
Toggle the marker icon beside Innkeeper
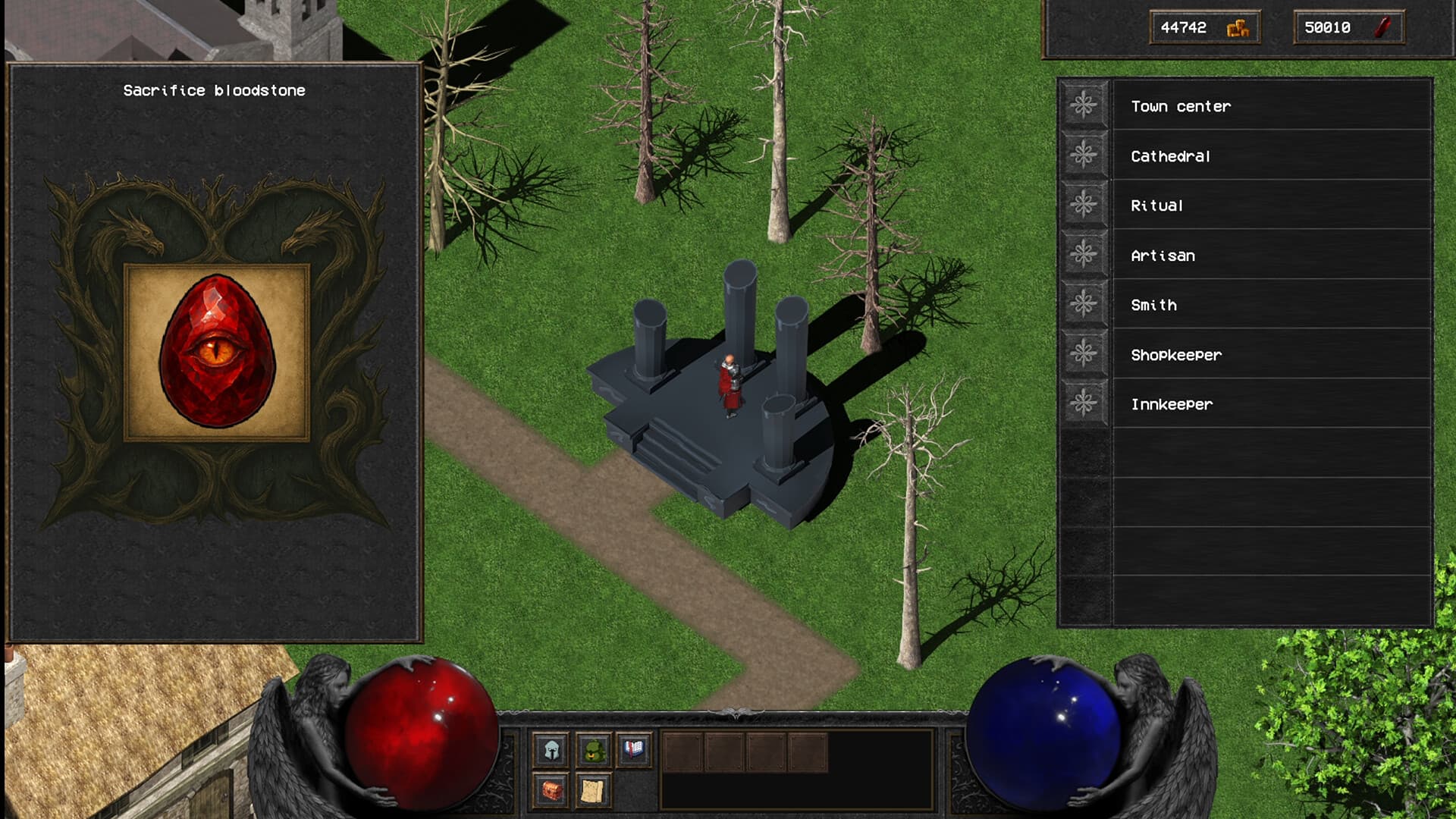click(x=1084, y=404)
